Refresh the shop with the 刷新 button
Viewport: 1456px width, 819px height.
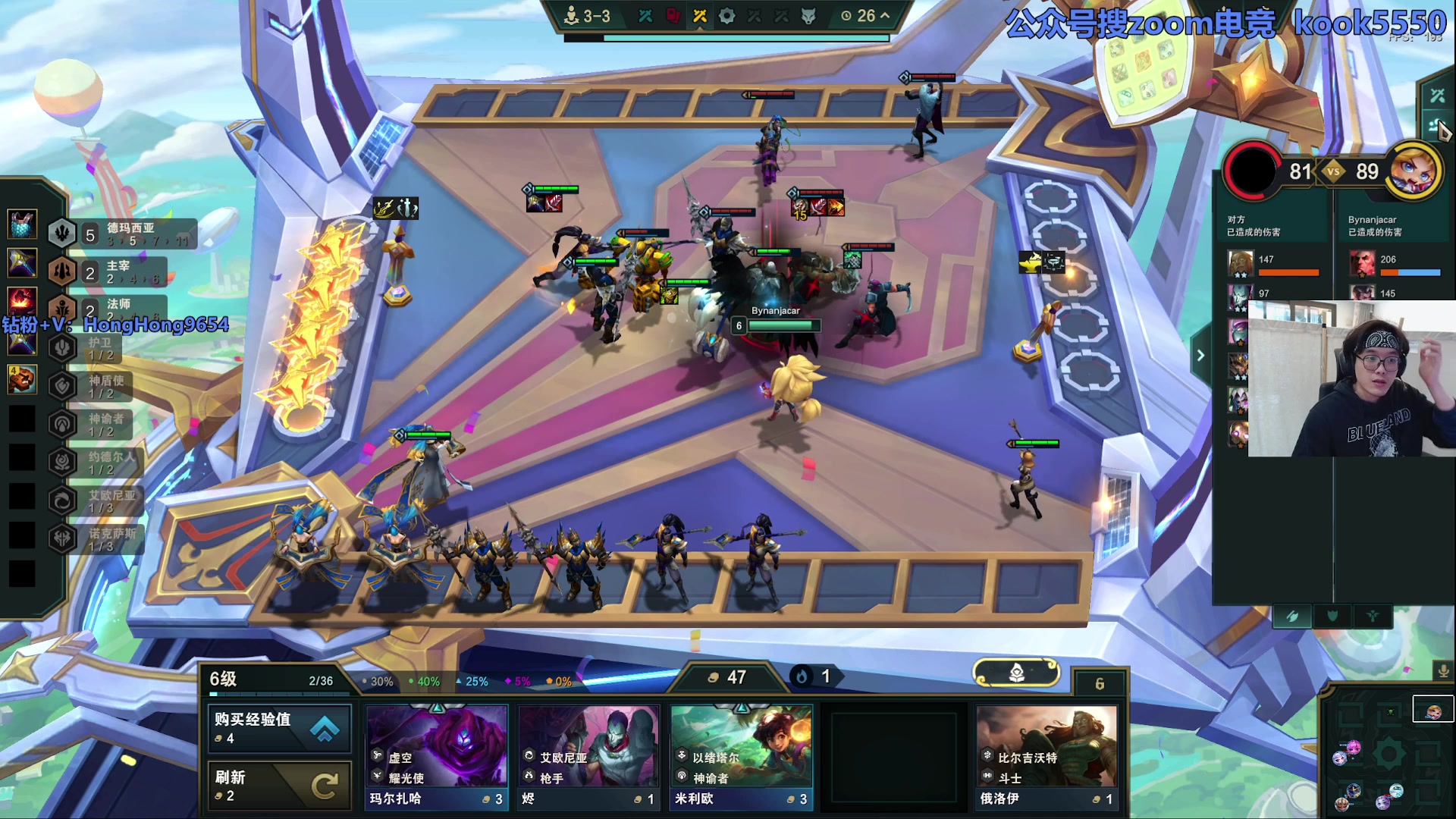[x=279, y=786]
